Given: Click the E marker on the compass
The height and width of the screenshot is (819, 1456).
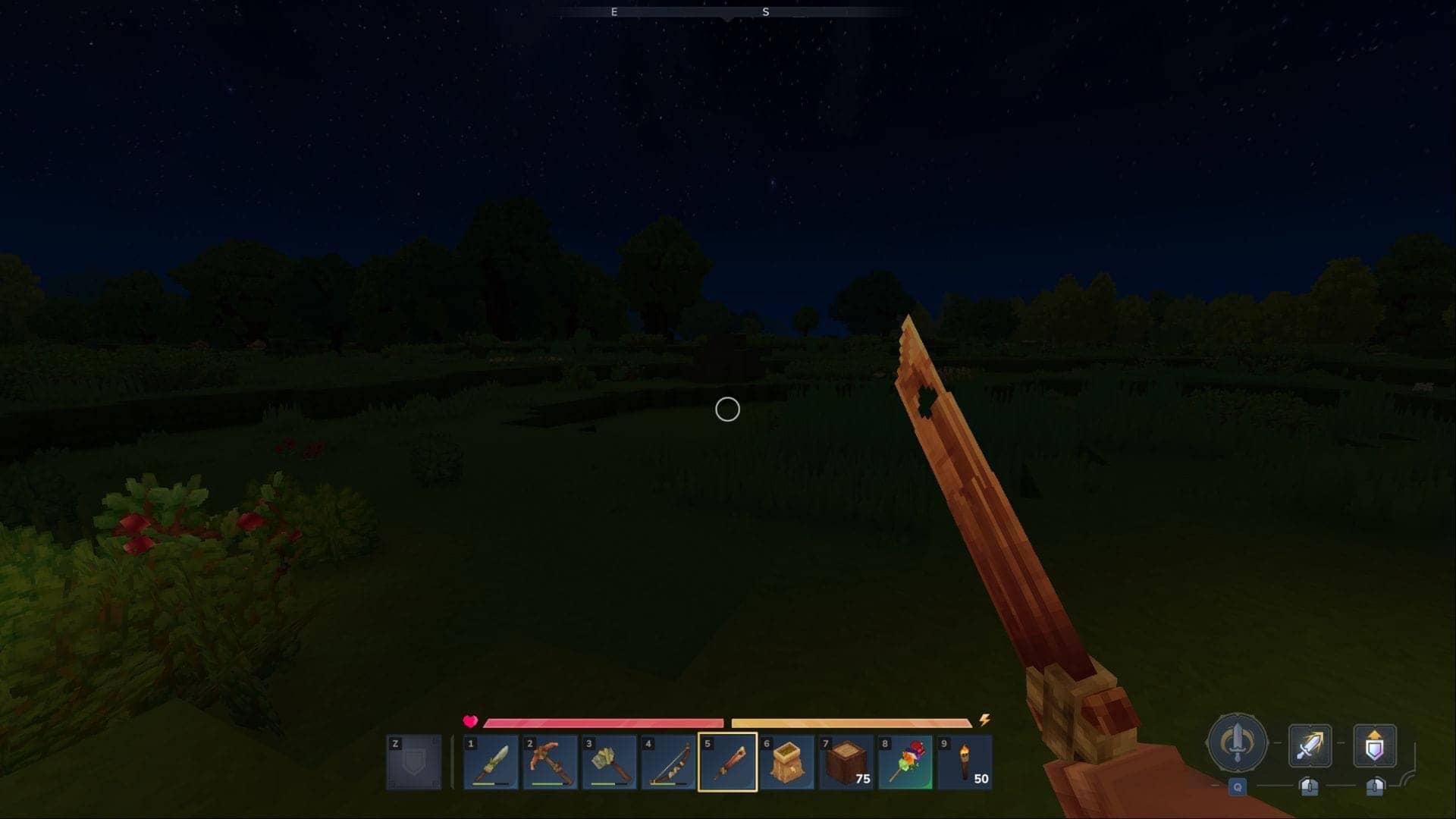Looking at the screenshot, I should pos(615,12).
